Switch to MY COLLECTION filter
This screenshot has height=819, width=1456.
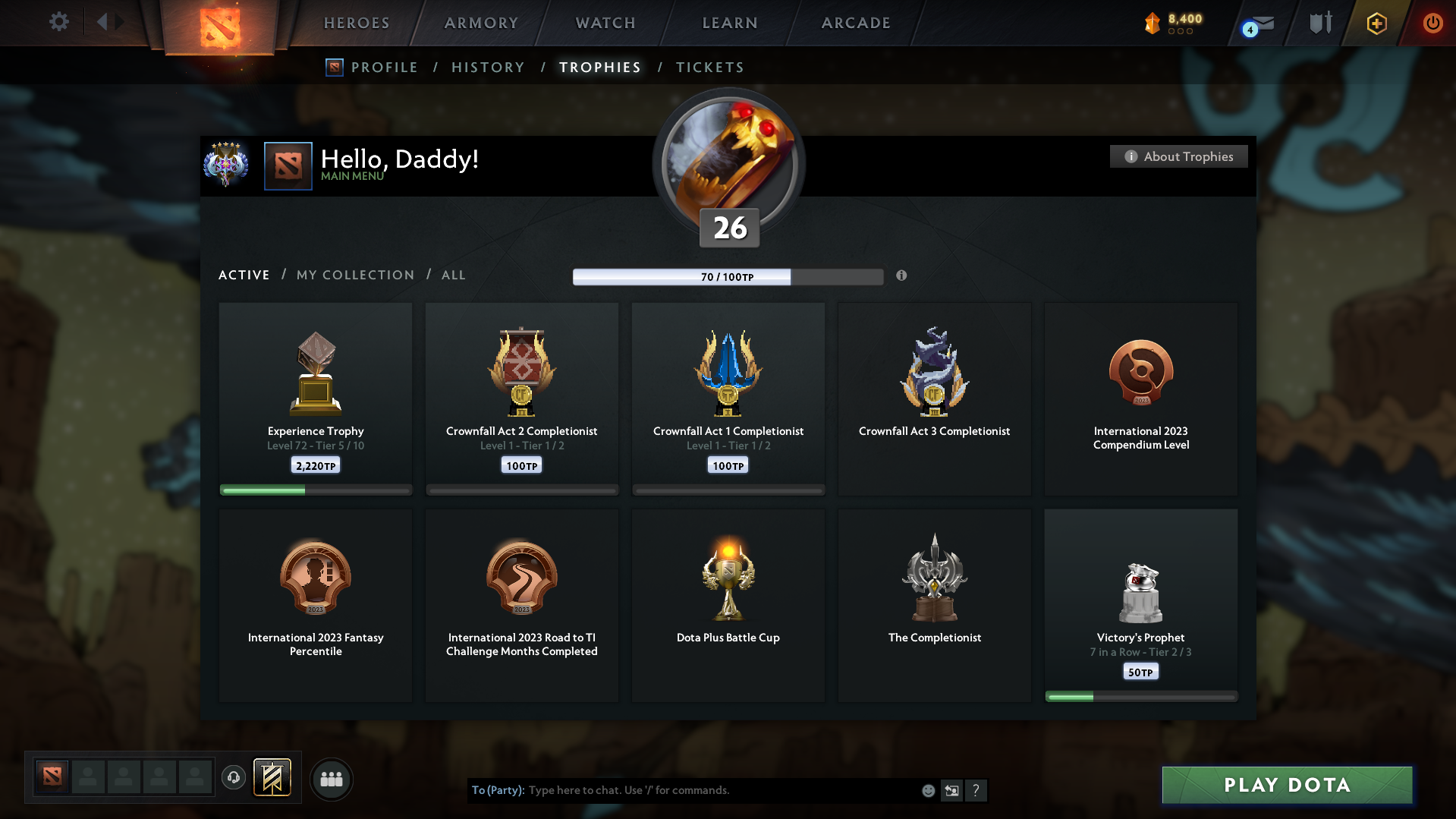354,275
